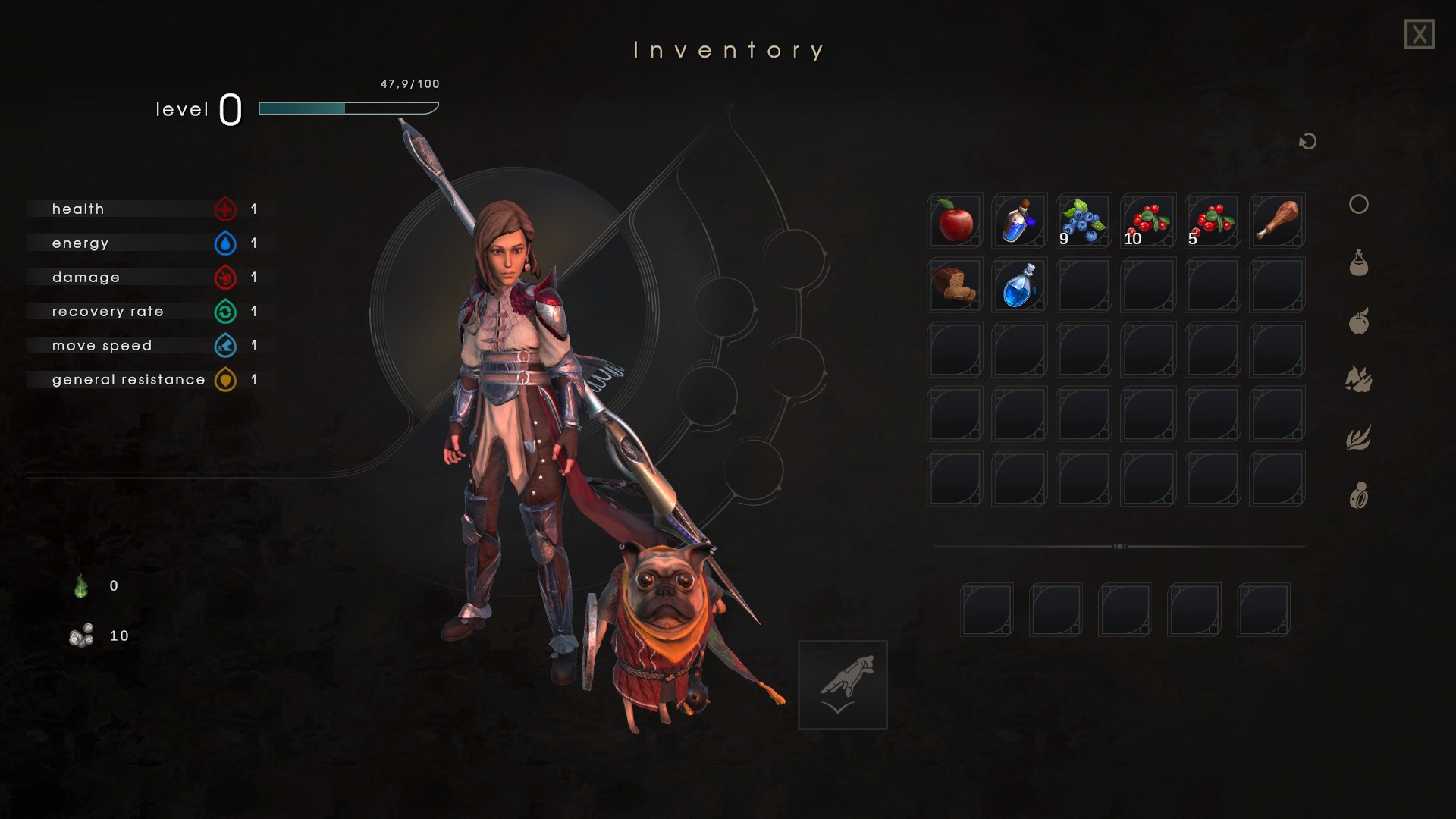This screenshot has width=1456, height=819.
Task: Switch to the ring jewelry category
Action: pos(1358,496)
